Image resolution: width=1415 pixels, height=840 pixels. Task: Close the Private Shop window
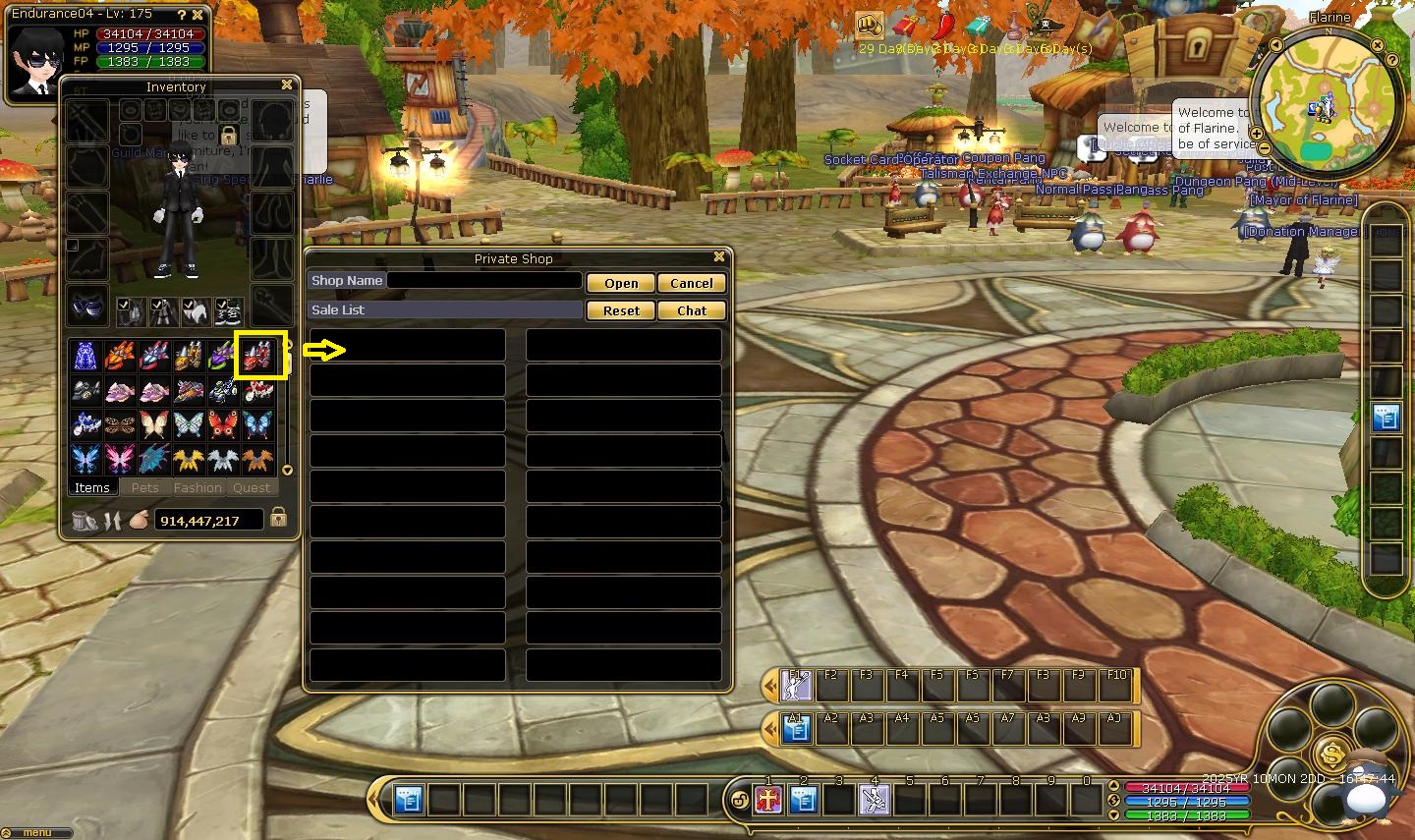coord(719,257)
